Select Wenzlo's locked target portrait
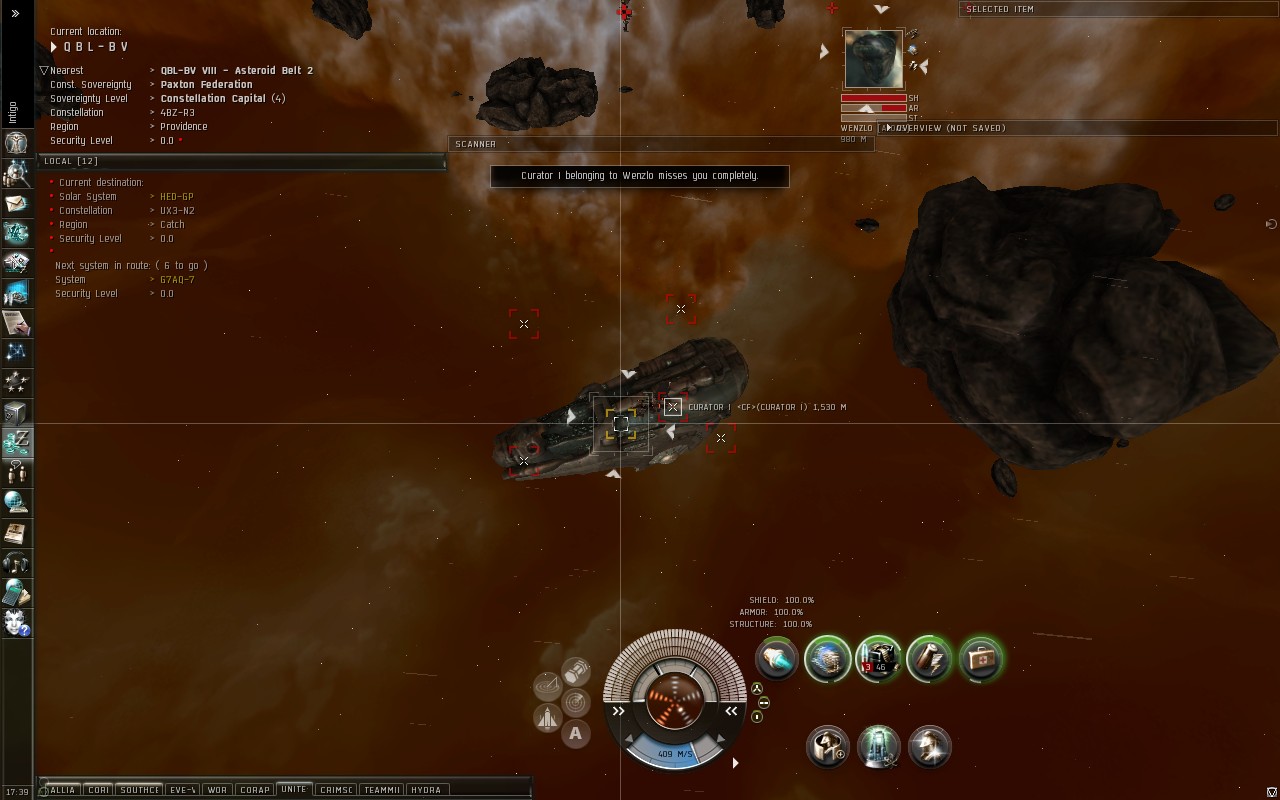Screen dimensions: 1280x800 click(x=873, y=59)
